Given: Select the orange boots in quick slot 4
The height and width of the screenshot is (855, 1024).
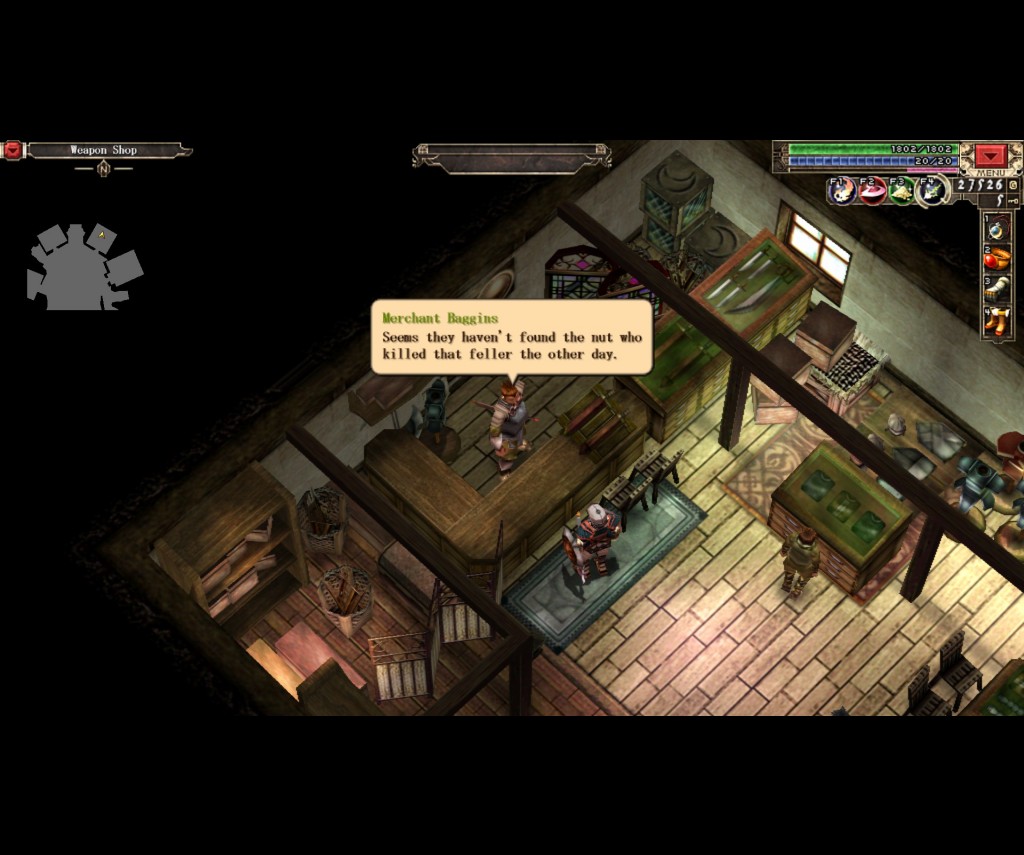Looking at the screenshot, I should (x=998, y=321).
